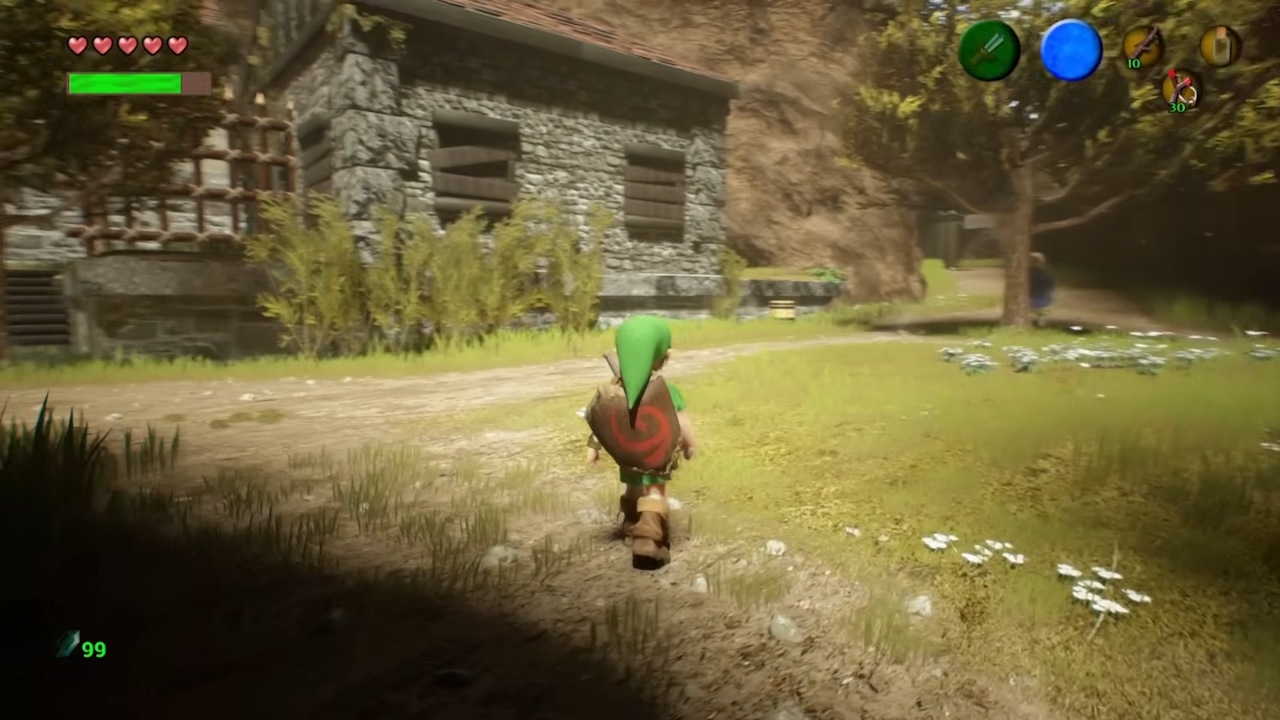Select the slingshot item slot

click(x=1181, y=89)
